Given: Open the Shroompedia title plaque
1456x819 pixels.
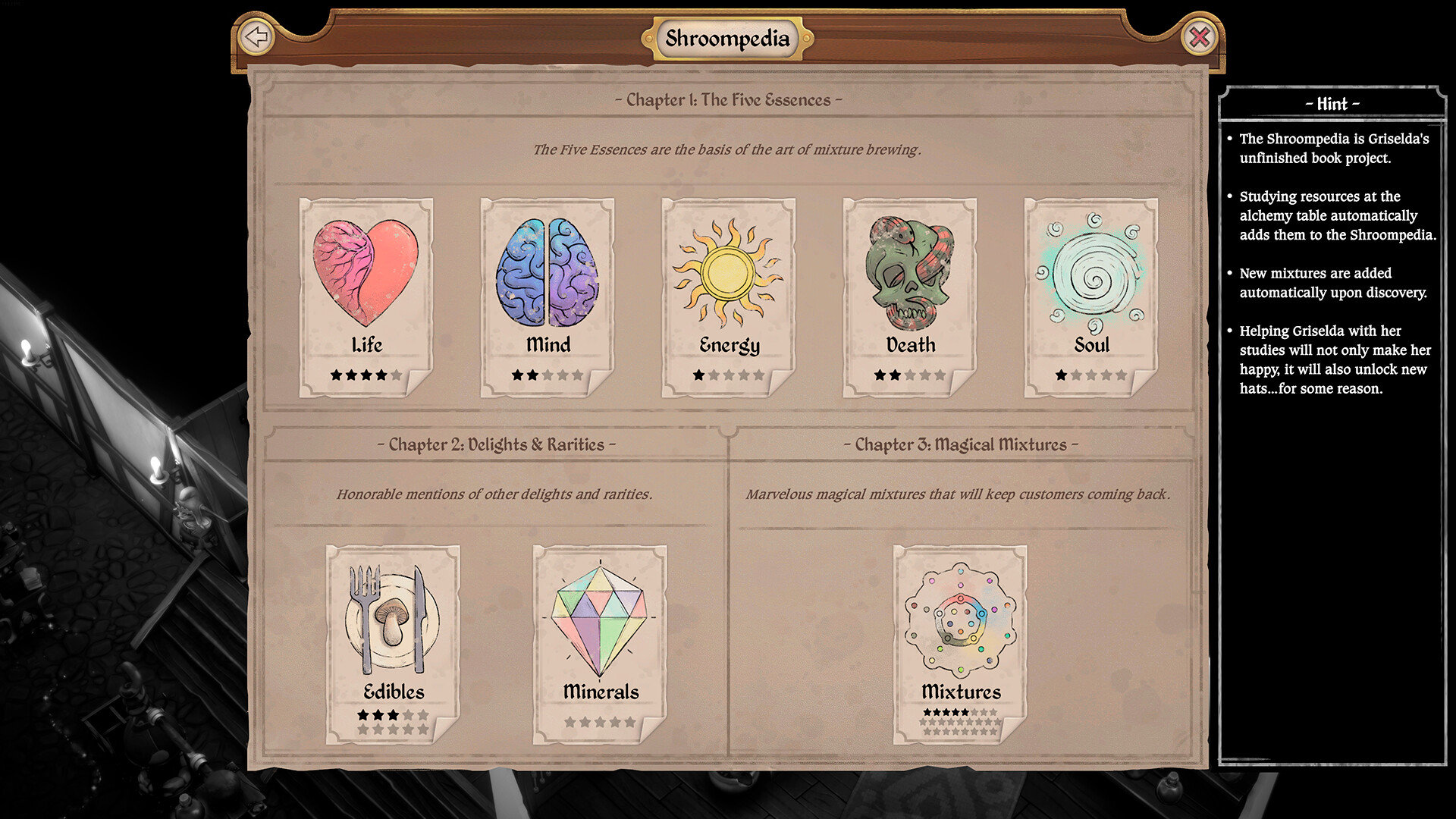Looking at the screenshot, I should tap(727, 37).
